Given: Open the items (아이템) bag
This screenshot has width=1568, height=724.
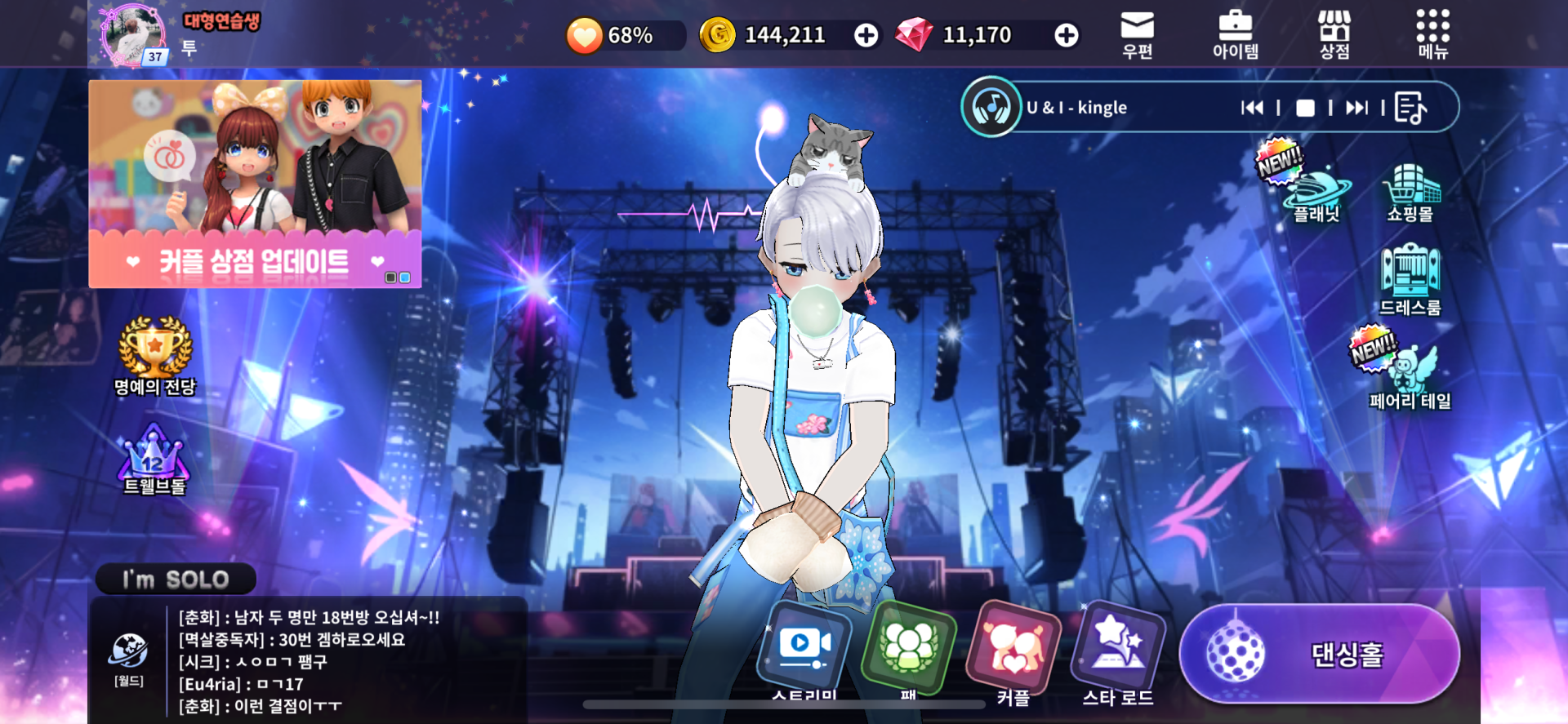Looking at the screenshot, I should click(1235, 34).
